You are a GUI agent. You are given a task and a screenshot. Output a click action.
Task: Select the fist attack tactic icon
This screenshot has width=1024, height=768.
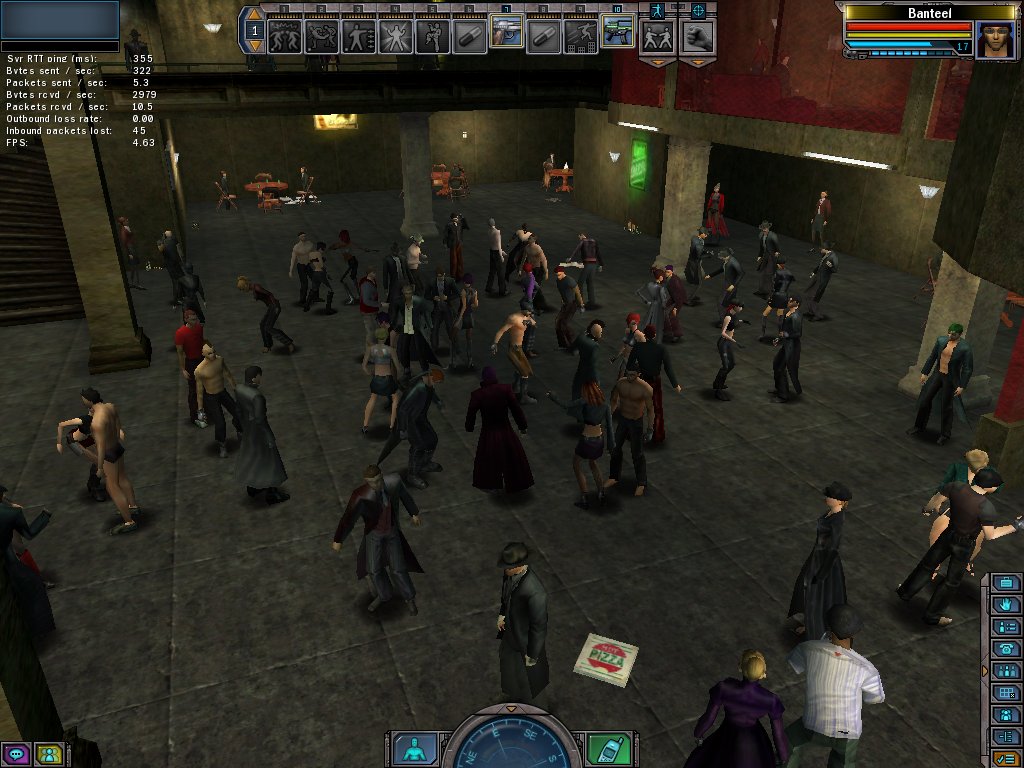point(697,37)
